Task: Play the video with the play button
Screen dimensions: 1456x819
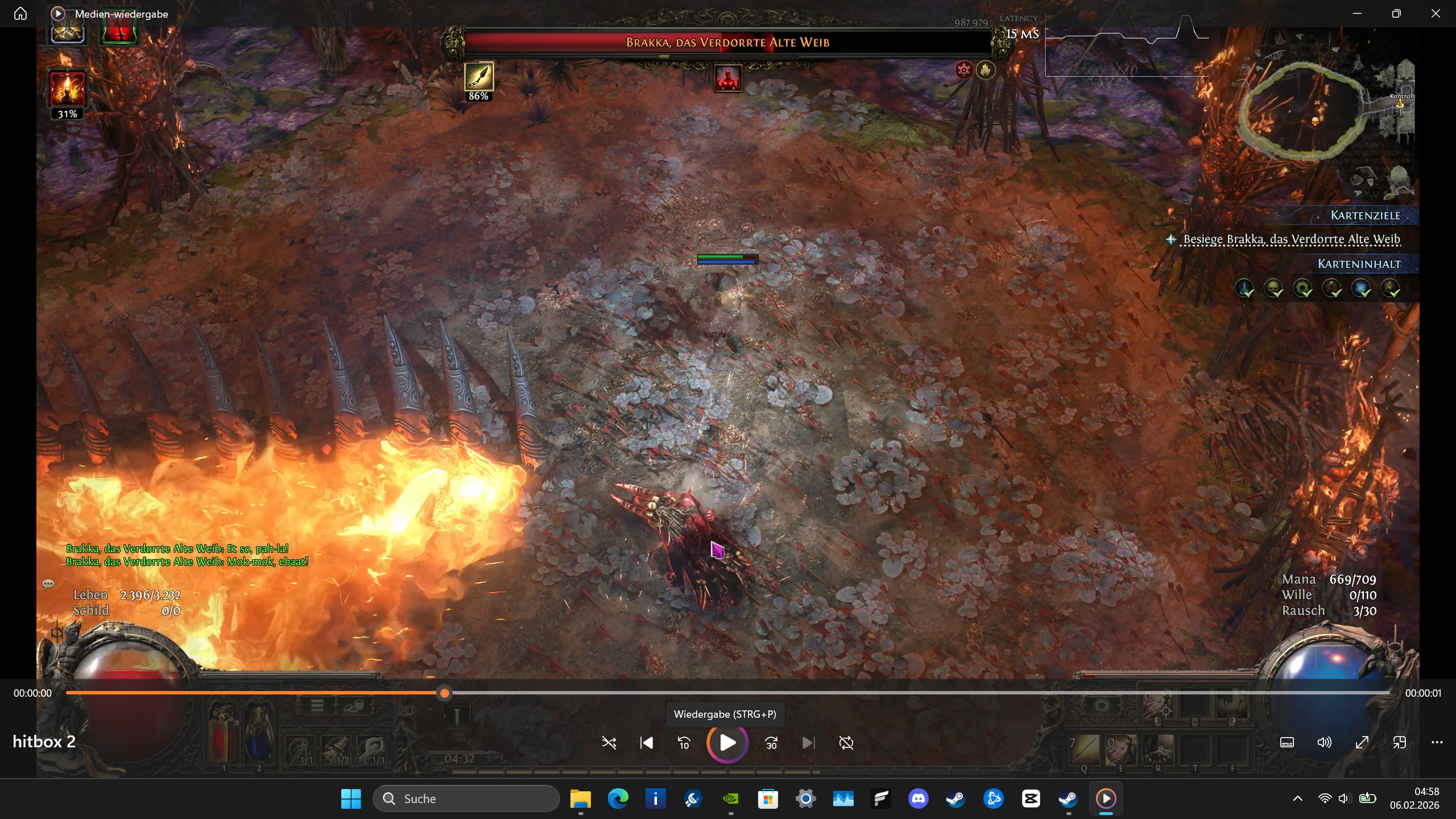Action: tap(727, 743)
